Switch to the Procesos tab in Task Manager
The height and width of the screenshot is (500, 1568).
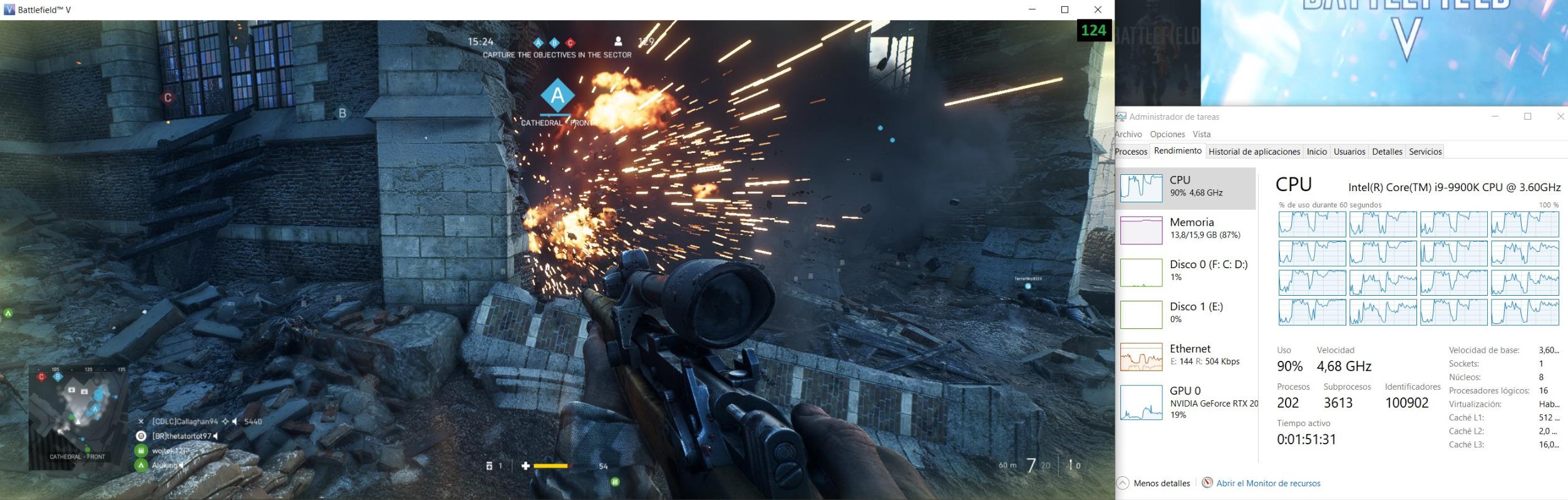tap(1131, 152)
